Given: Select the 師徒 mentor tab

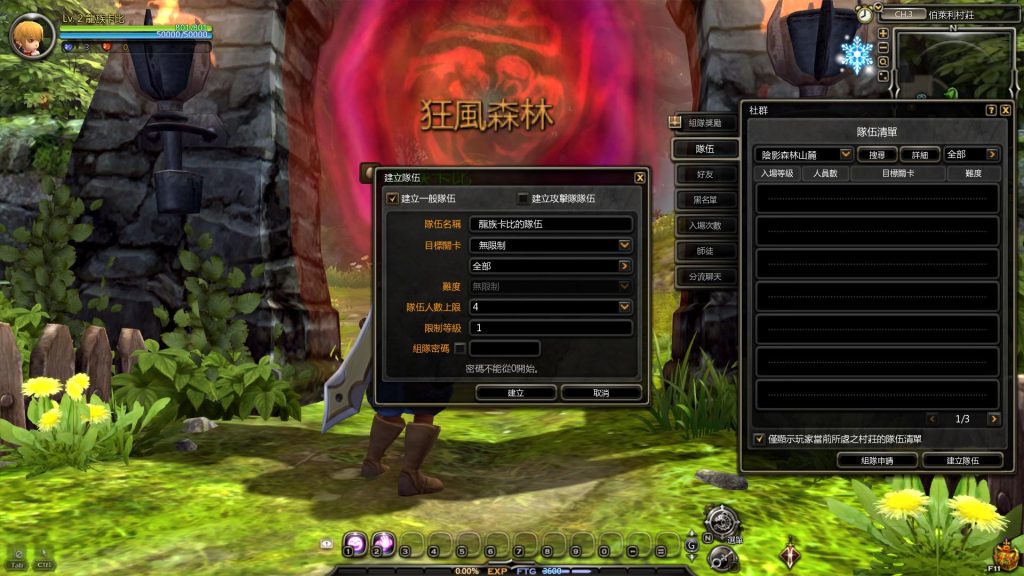Looking at the screenshot, I should [x=705, y=251].
